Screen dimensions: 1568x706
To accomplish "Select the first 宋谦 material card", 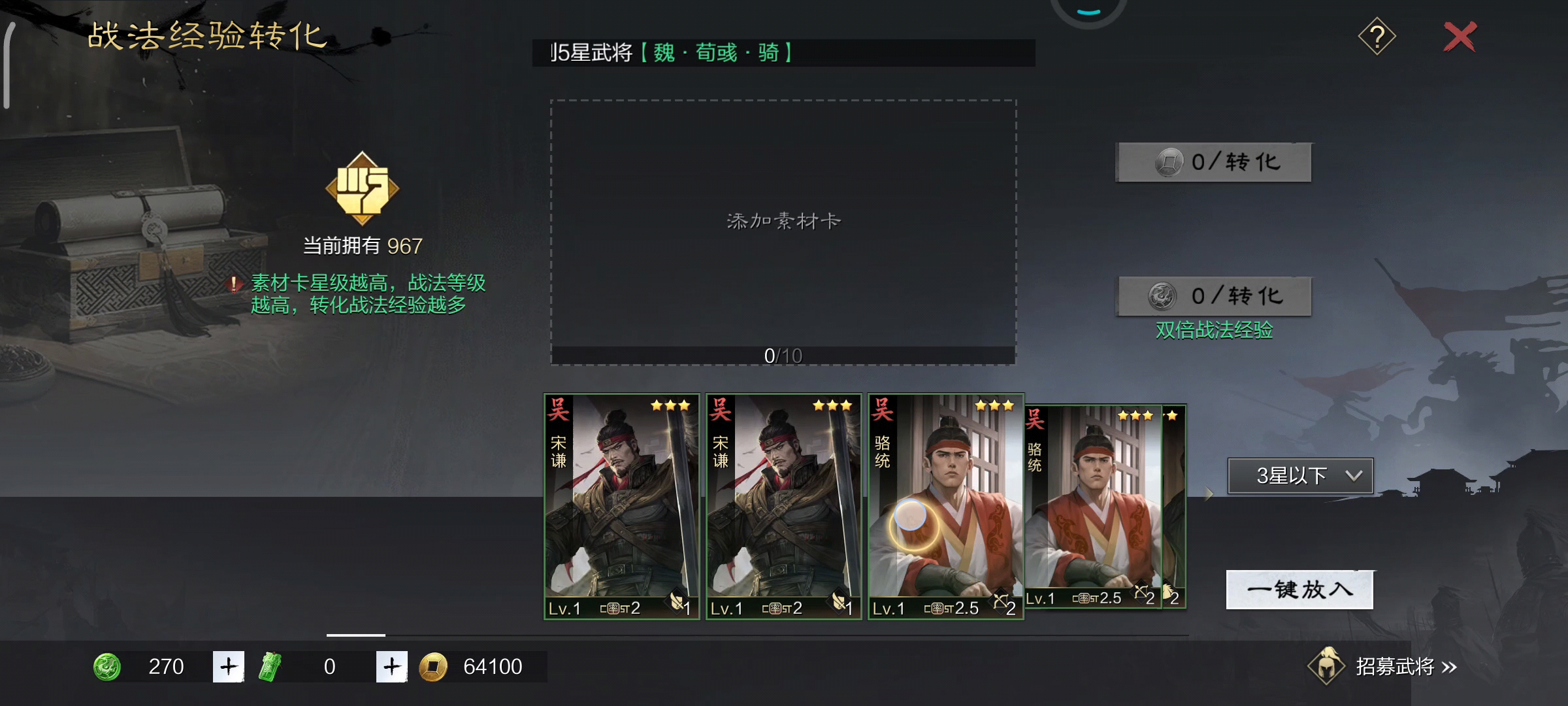I will (621, 507).
